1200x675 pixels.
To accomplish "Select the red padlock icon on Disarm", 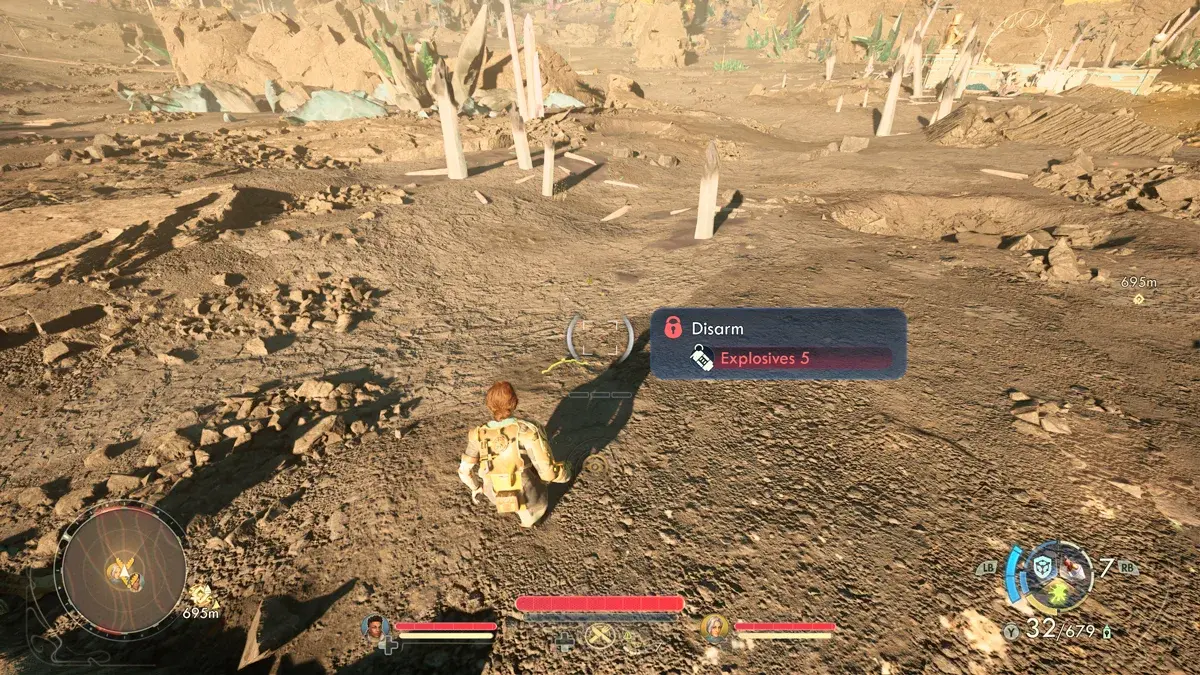I will tap(673, 327).
